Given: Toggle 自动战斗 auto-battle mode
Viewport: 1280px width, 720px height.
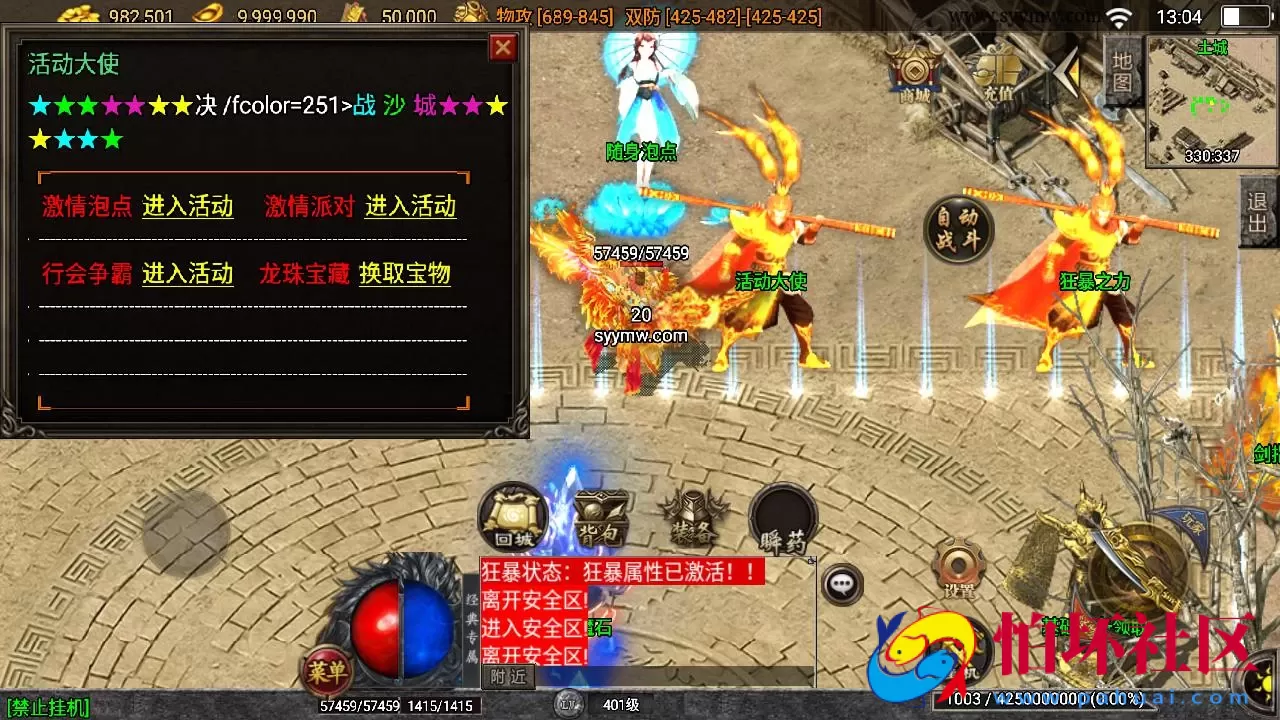Looking at the screenshot, I should pyautogui.click(x=957, y=230).
